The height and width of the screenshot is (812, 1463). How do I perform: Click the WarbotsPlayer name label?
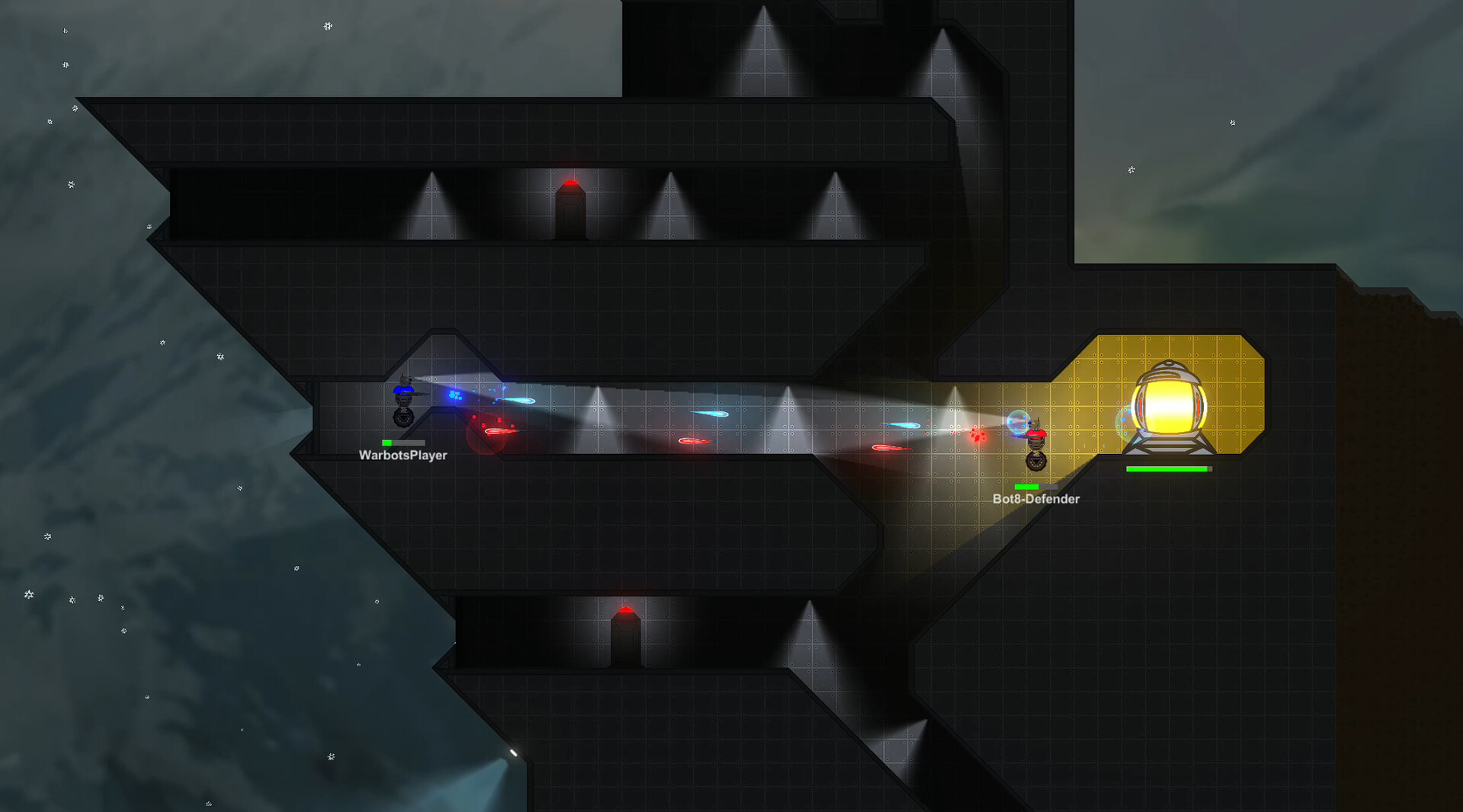click(x=402, y=456)
